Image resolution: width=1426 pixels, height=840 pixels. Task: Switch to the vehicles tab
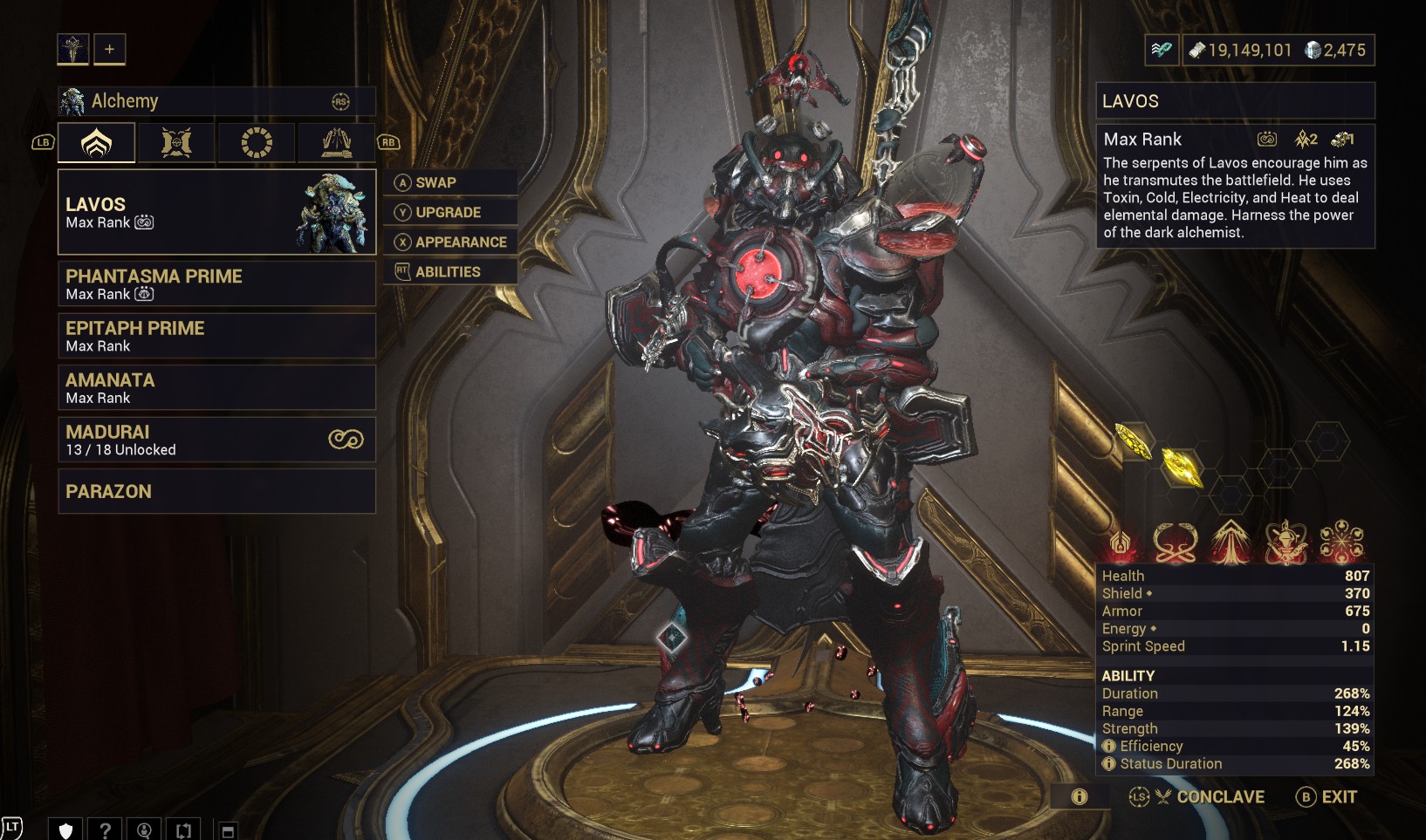pyautogui.click(x=336, y=142)
